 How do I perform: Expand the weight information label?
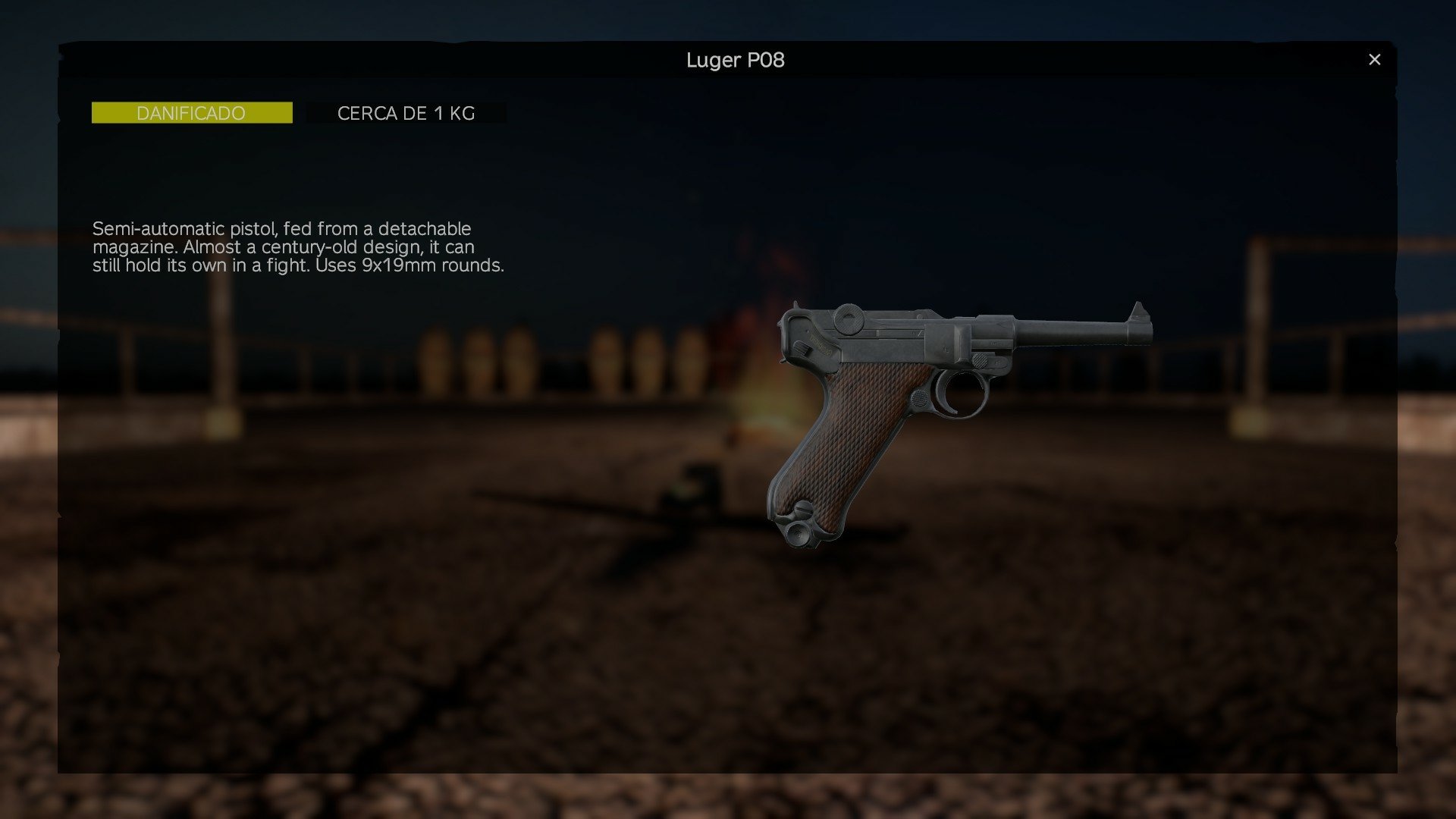click(406, 112)
